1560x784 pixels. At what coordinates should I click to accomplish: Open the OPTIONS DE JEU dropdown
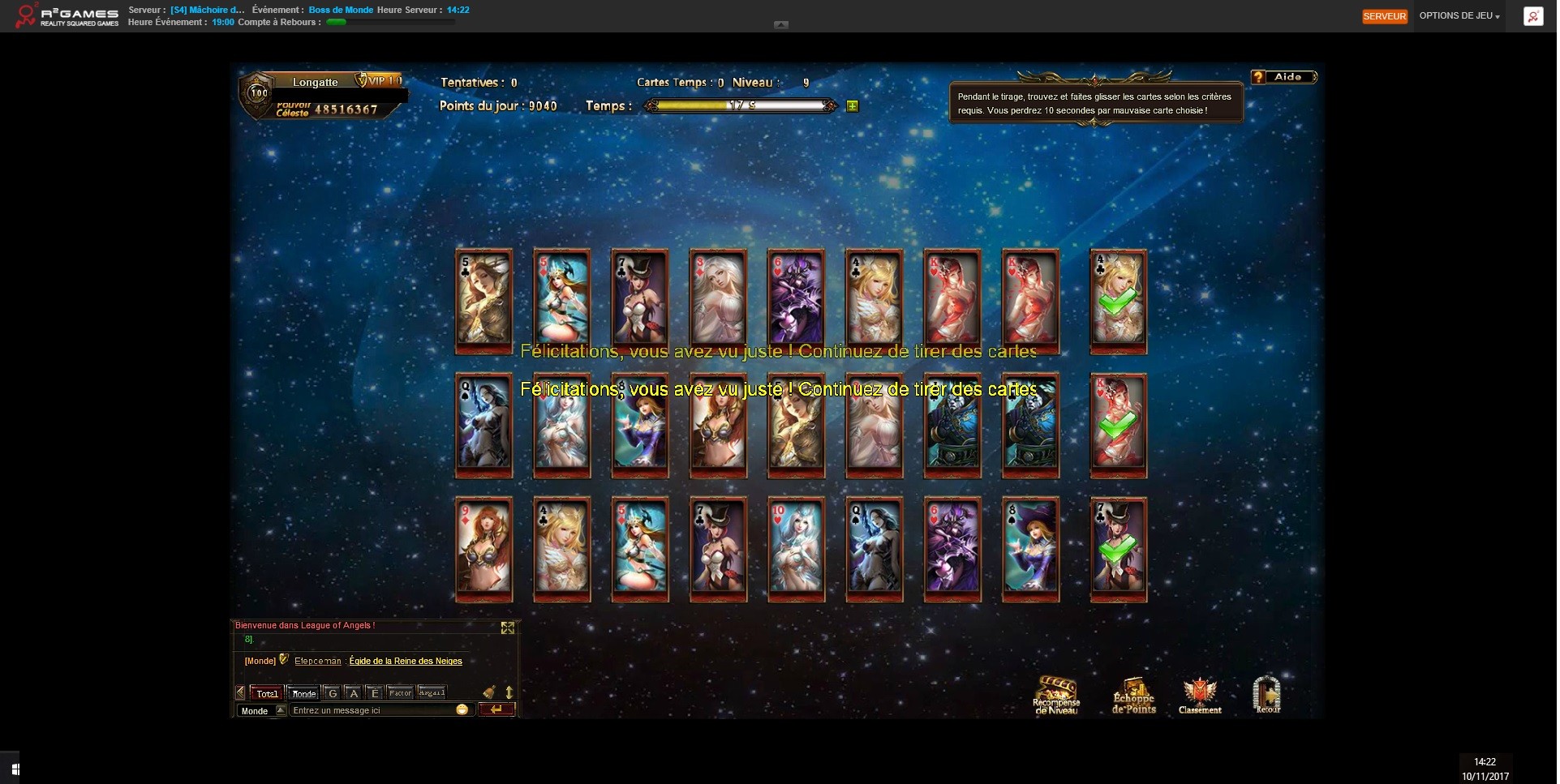pyautogui.click(x=1459, y=16)
